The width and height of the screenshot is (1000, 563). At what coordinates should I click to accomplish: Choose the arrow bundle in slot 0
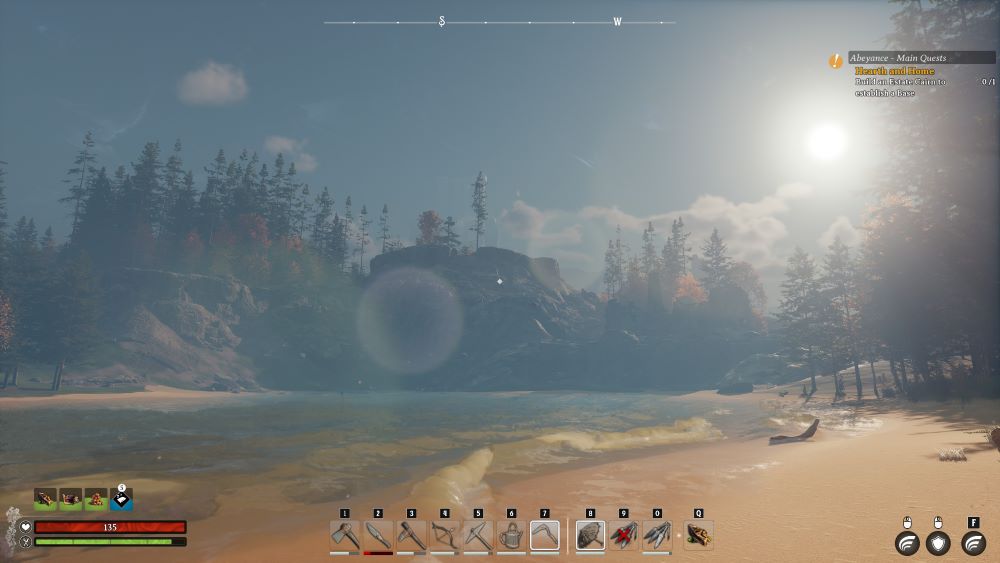657,535
